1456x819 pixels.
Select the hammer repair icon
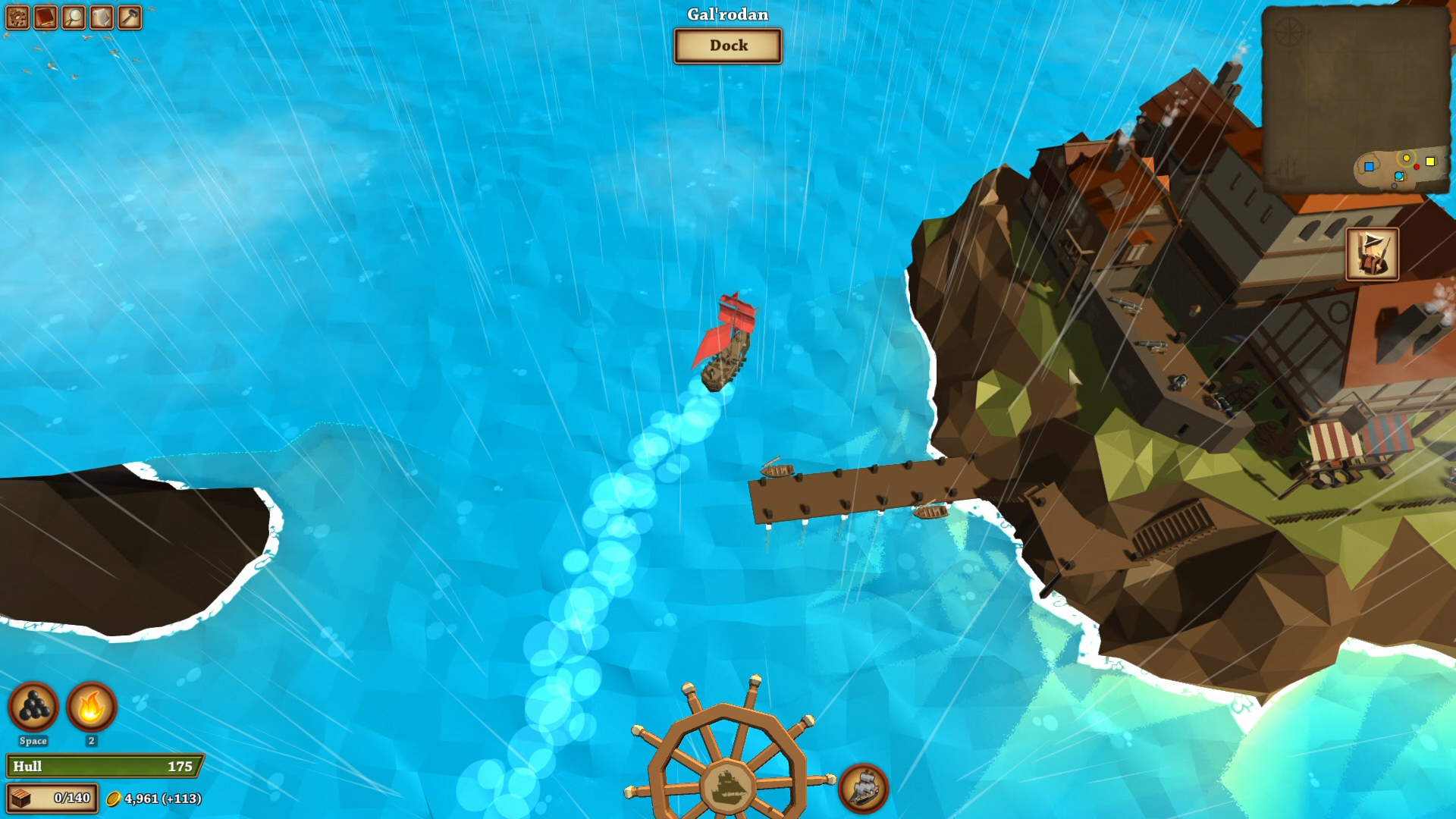point(131,16)
